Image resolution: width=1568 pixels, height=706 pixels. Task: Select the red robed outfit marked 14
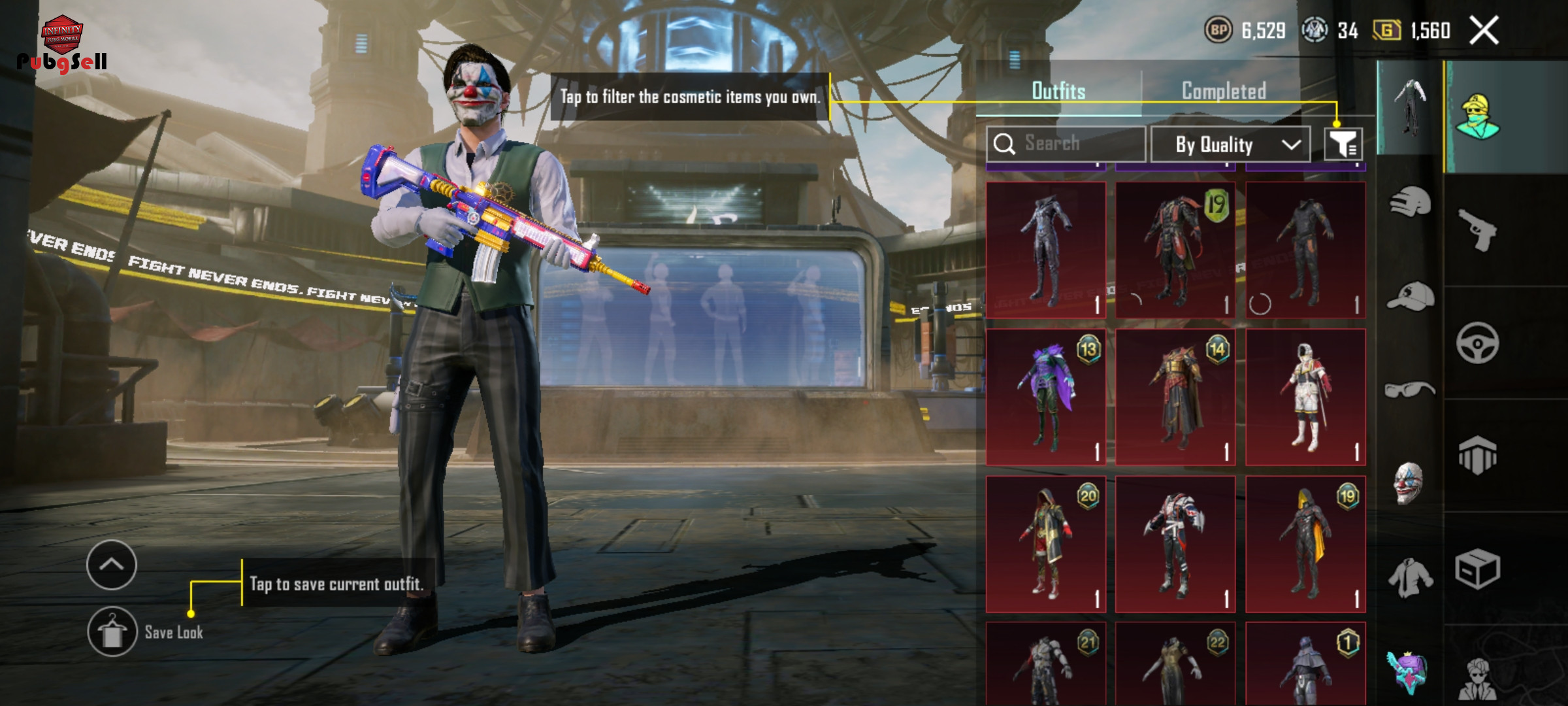pyautogui.click(x=1175, y=397)
